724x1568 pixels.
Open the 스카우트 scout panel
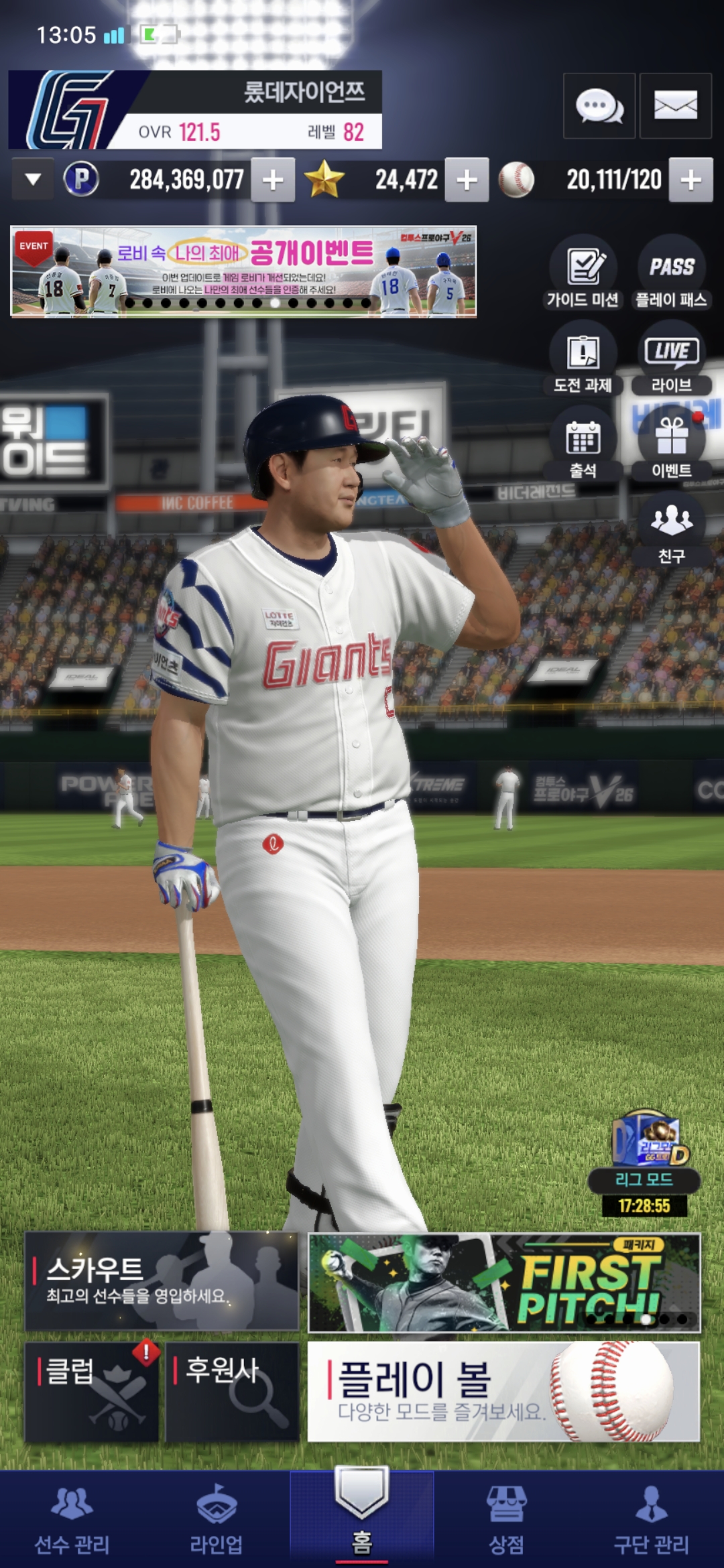tap(162, 1281)
